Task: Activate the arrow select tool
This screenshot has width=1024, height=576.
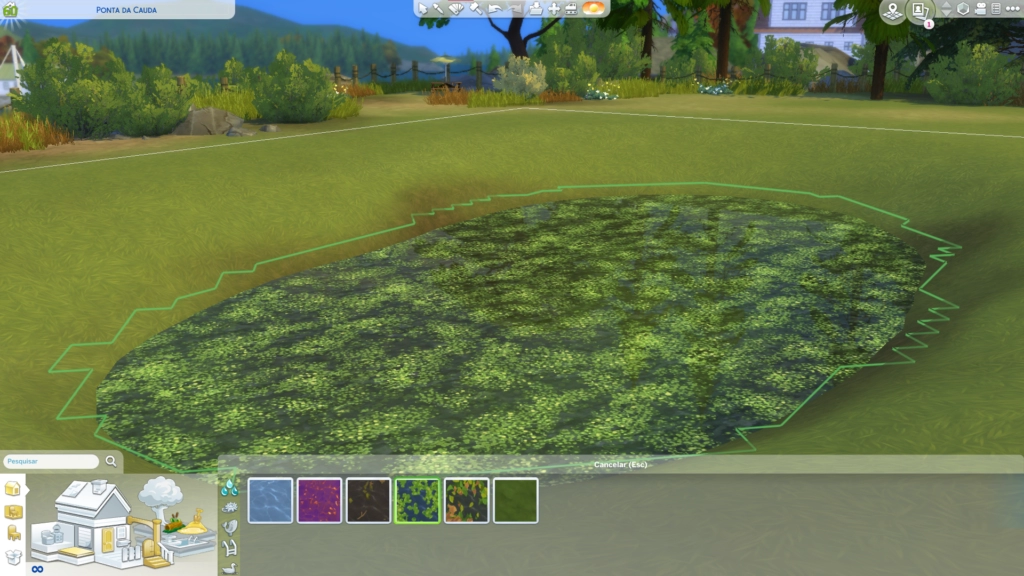Action: [423, 8]
